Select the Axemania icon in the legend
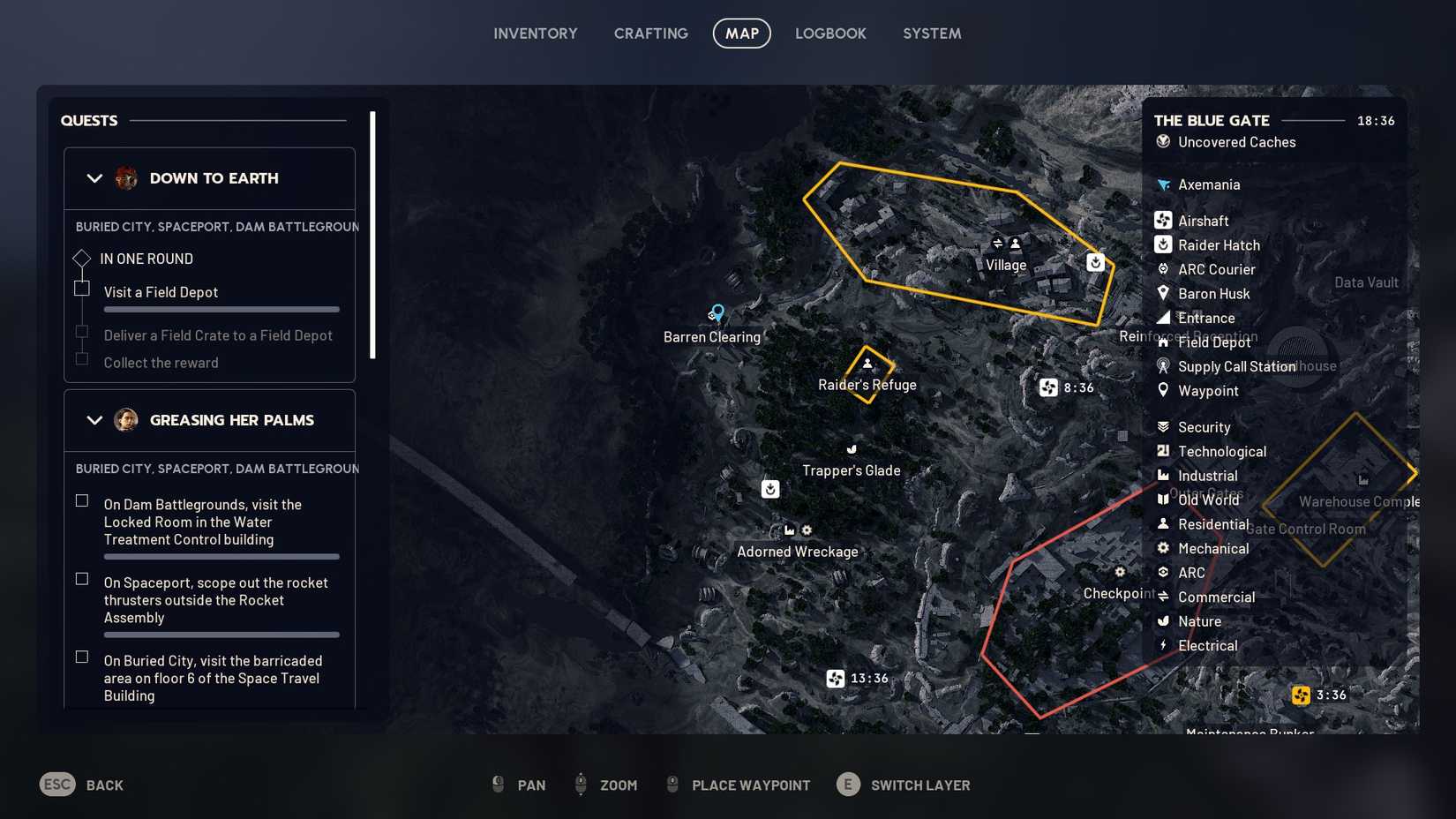The width and height of the screenshot is (1456, 819). tap(1163, 184)
